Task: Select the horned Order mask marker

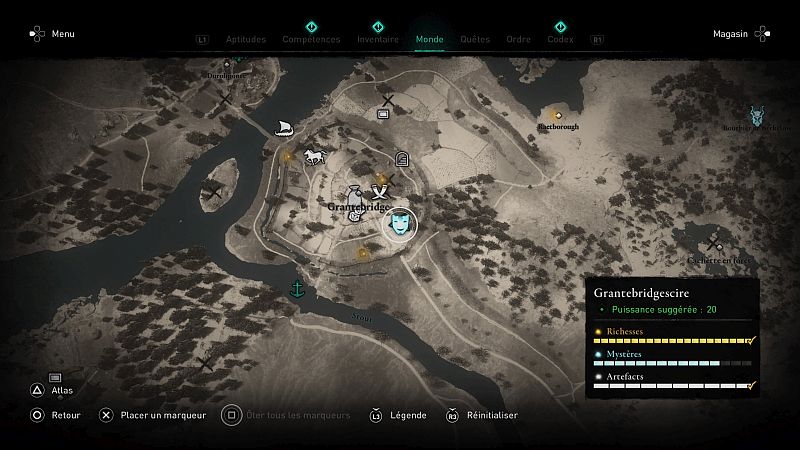Action: [x=757, y=115]
